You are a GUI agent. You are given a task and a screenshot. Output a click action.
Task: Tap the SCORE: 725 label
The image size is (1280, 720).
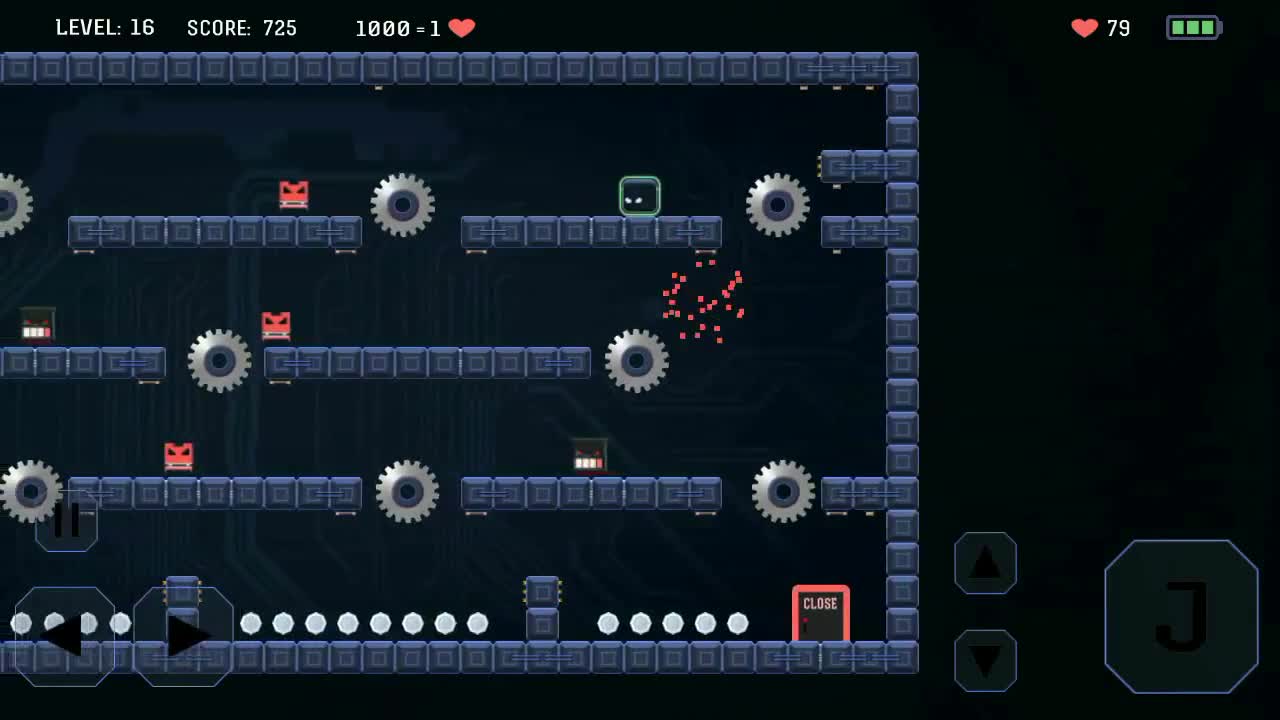tap(242, 27)
